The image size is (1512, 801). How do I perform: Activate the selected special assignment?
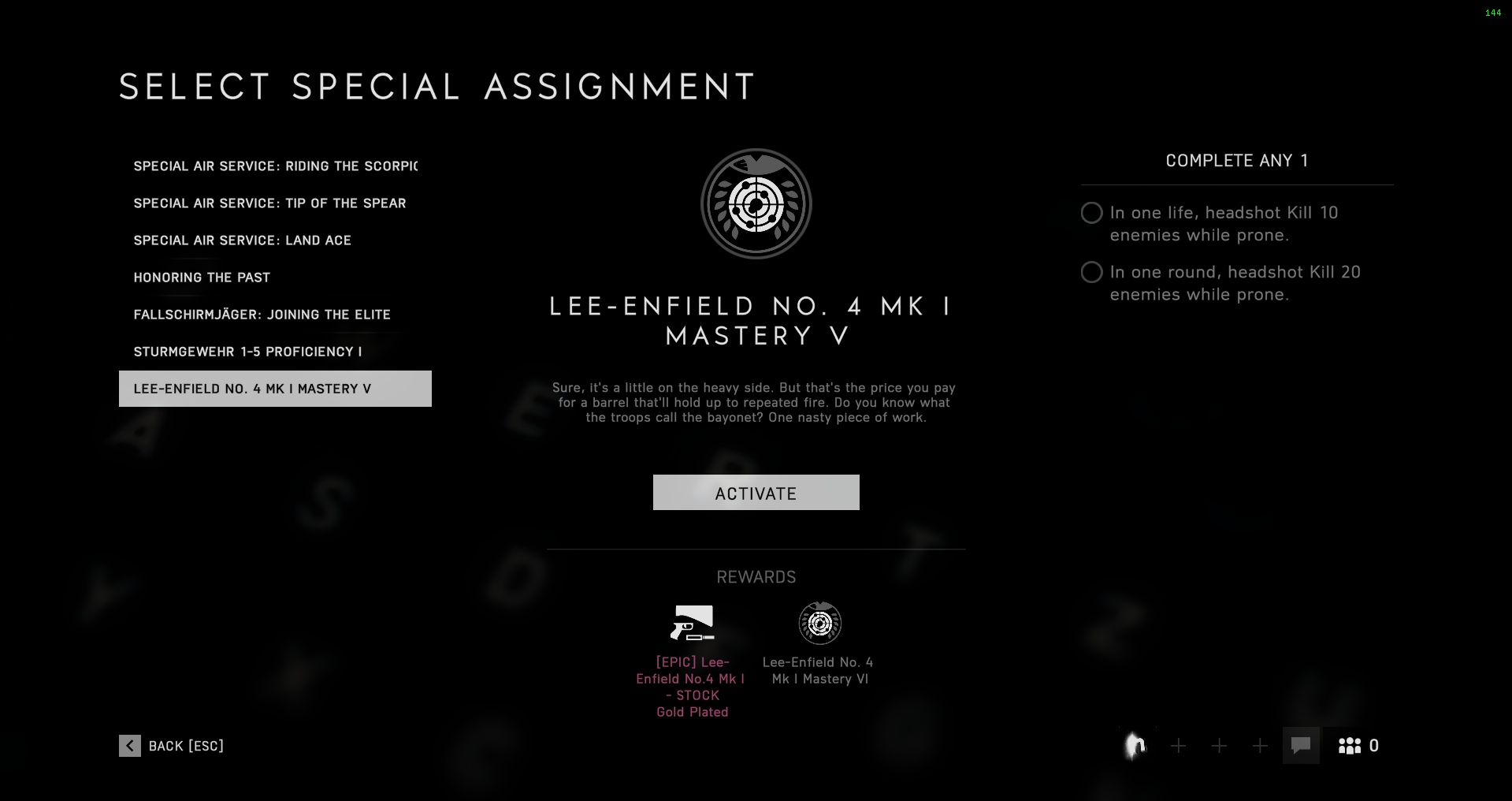coord(756,493)
